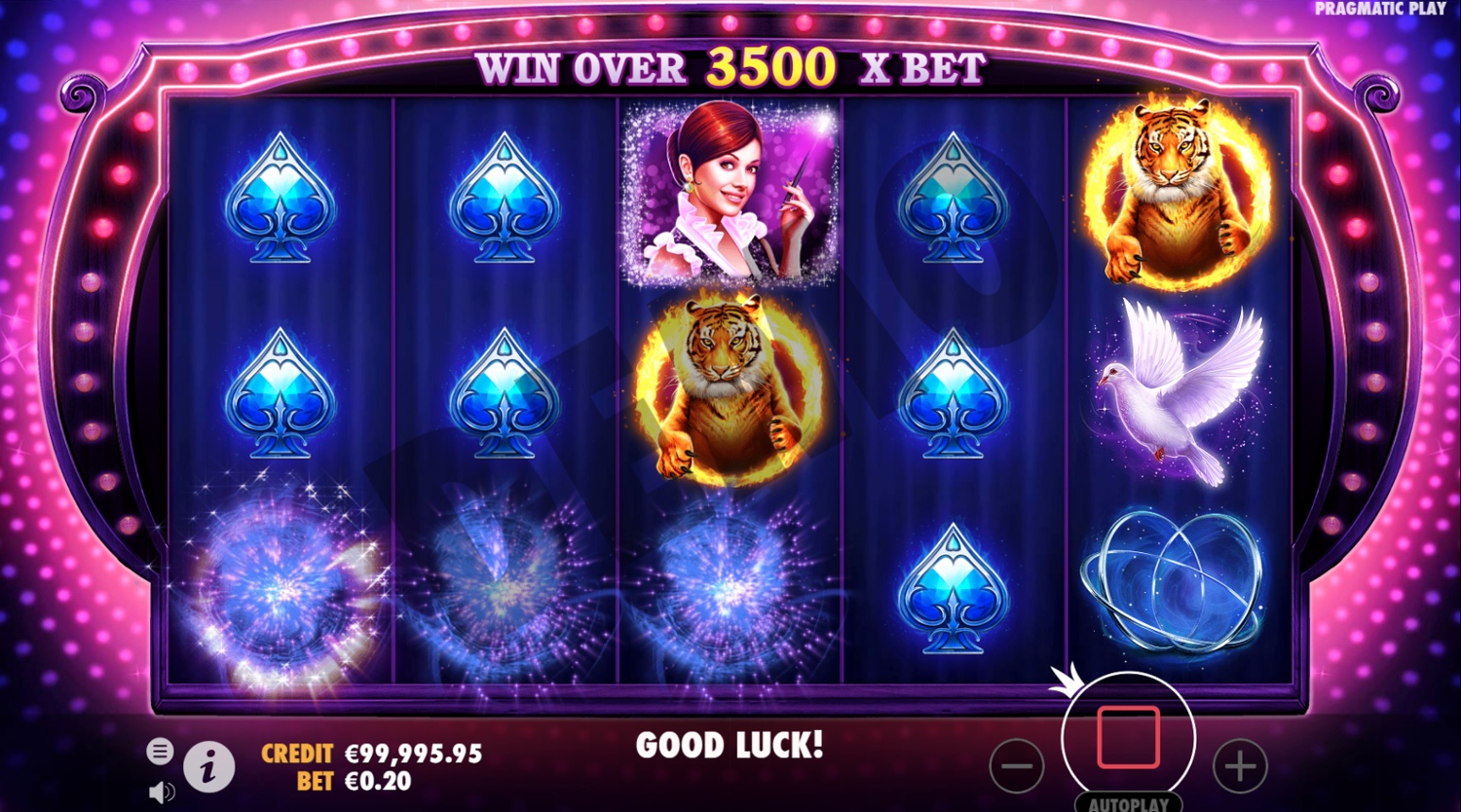1461x812 pixels.
Task: Click the magician assistant symbol on the middle reel
Action: pos(732,195)
